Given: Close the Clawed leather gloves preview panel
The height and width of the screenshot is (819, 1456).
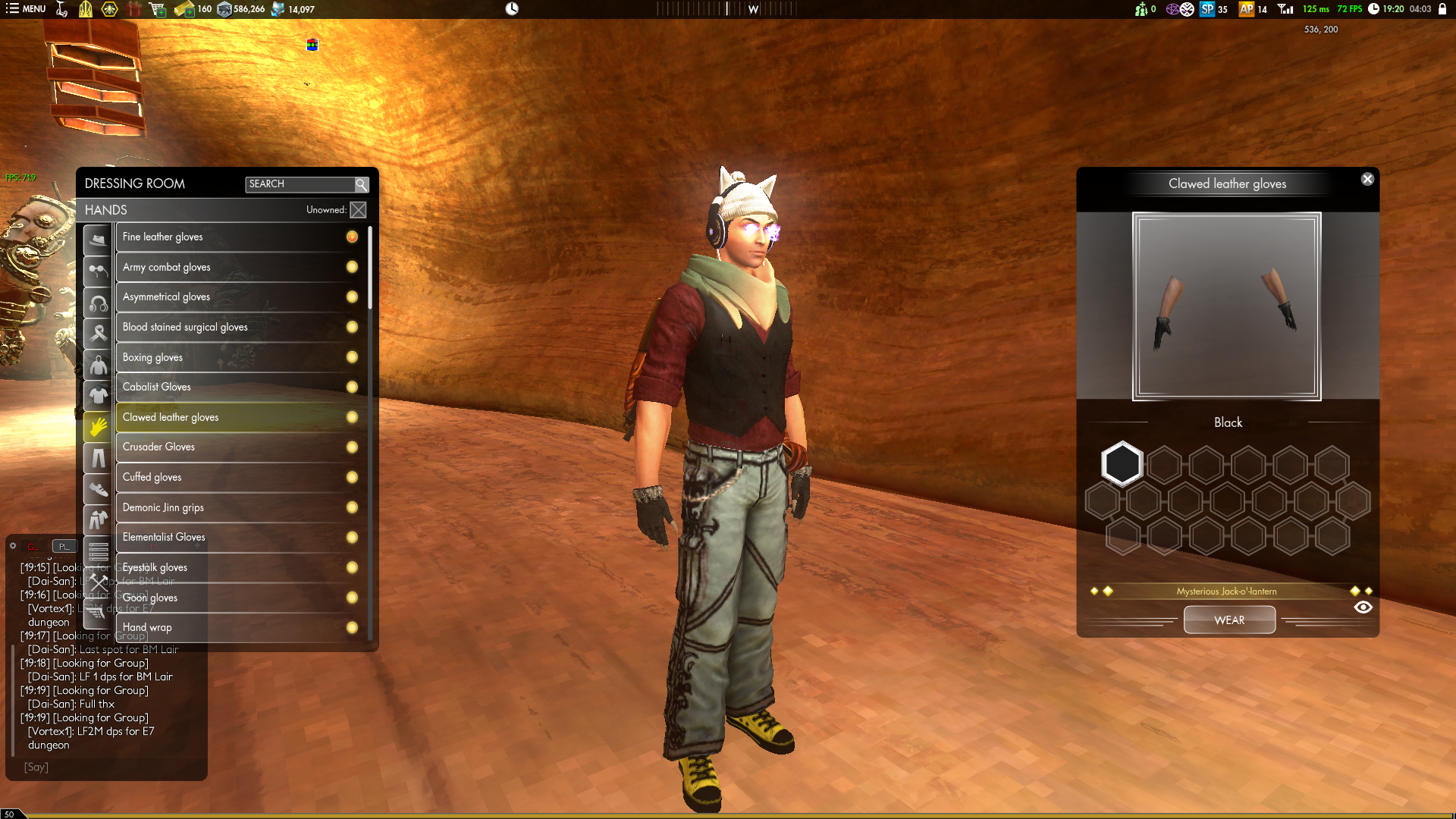Looking at the screenshot, I should click(1367, 180).
